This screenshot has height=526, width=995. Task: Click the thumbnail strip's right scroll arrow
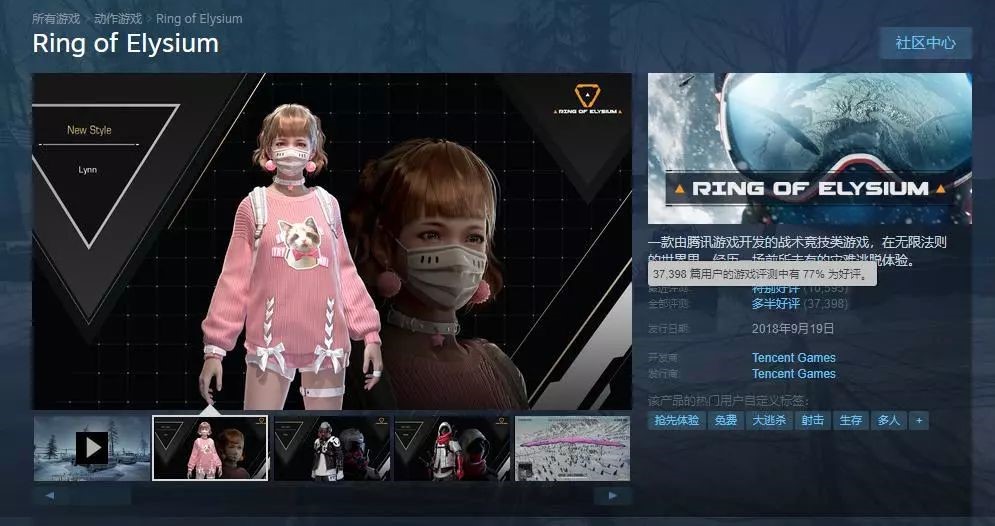point(612,495)
